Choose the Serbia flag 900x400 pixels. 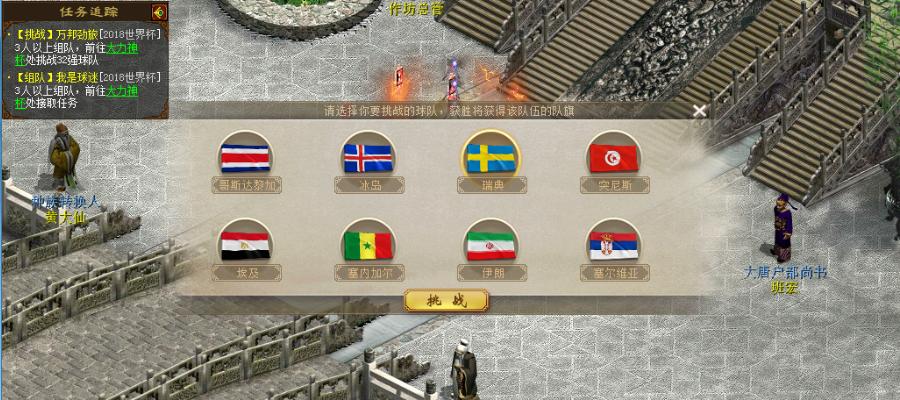(x=614, y=244)
